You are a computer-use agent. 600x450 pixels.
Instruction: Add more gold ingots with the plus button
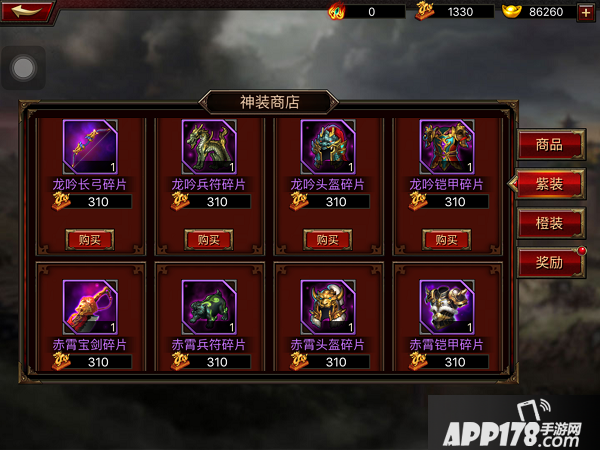[x=585, y=12]
